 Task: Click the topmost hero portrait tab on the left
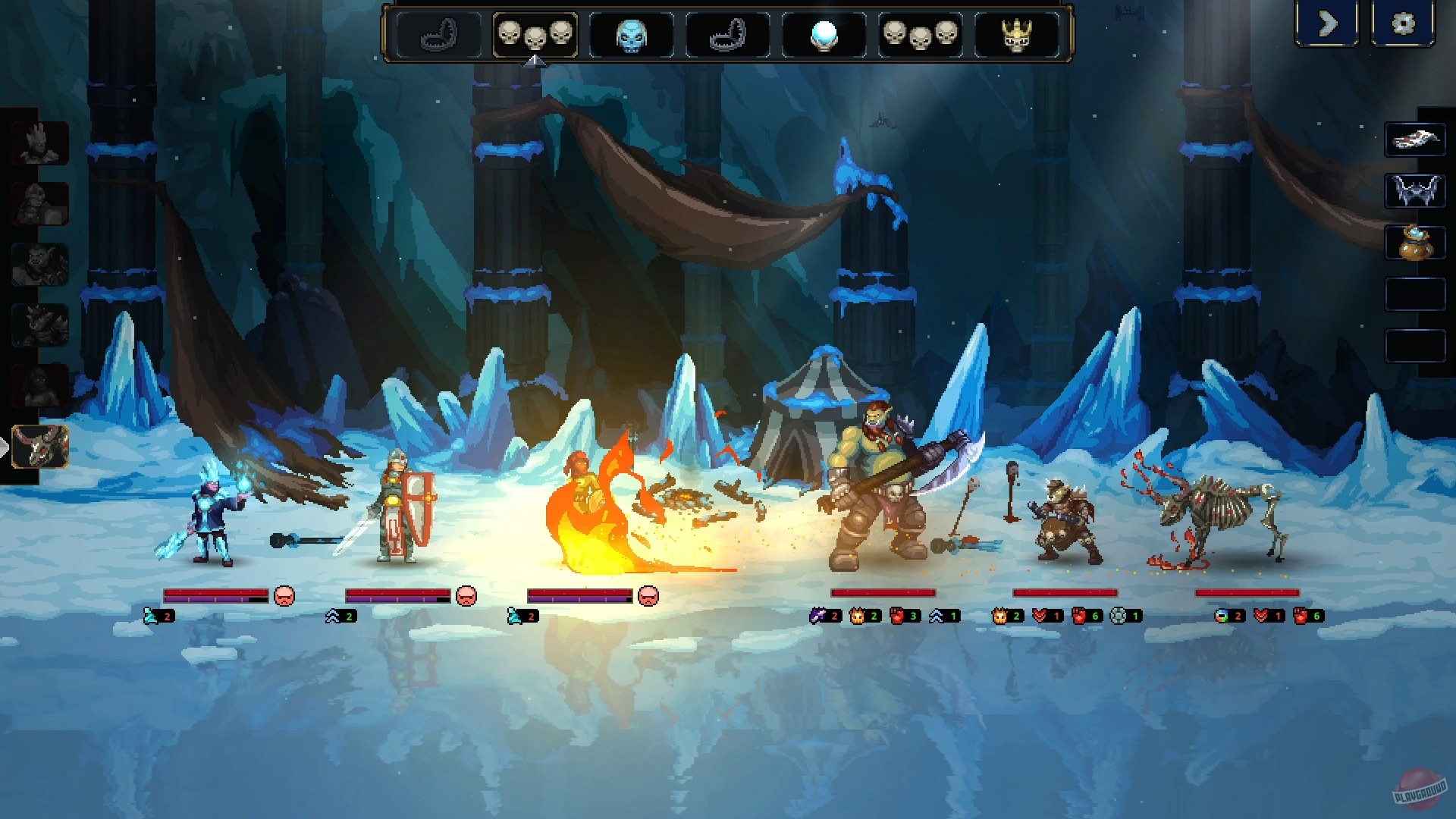[42, 144]
